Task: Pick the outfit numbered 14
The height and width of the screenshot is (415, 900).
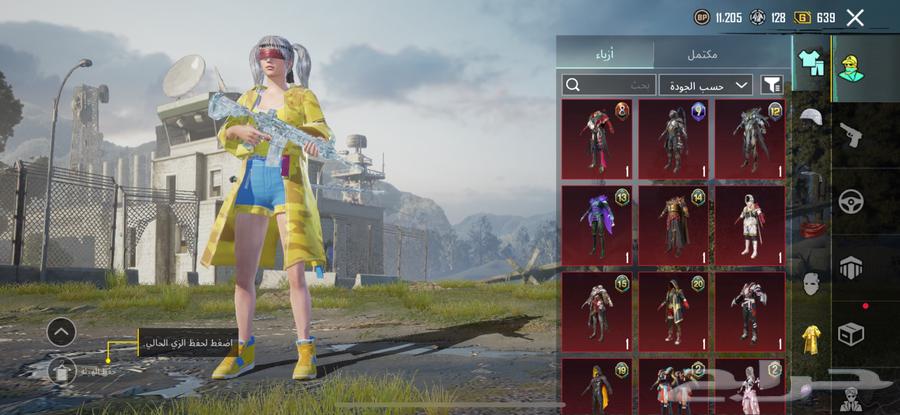Action: tap(673, 224)
